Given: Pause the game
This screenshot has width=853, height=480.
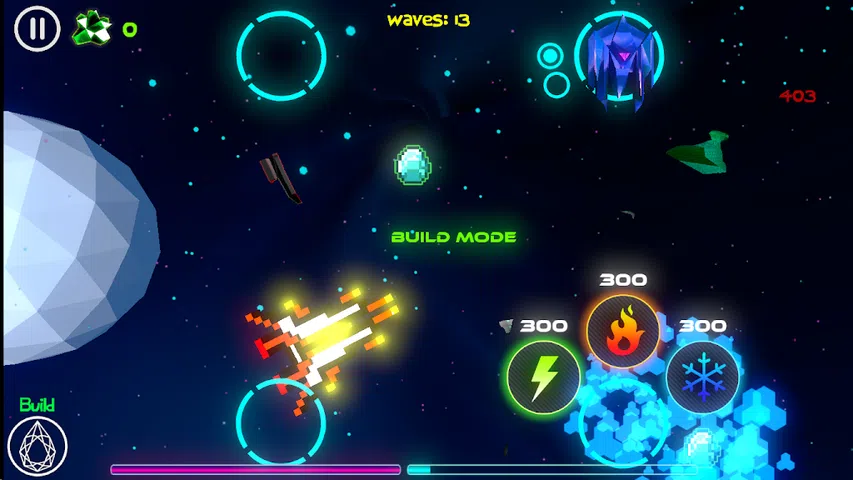Looking at the screenshot, I should click(x=37, y=28).
